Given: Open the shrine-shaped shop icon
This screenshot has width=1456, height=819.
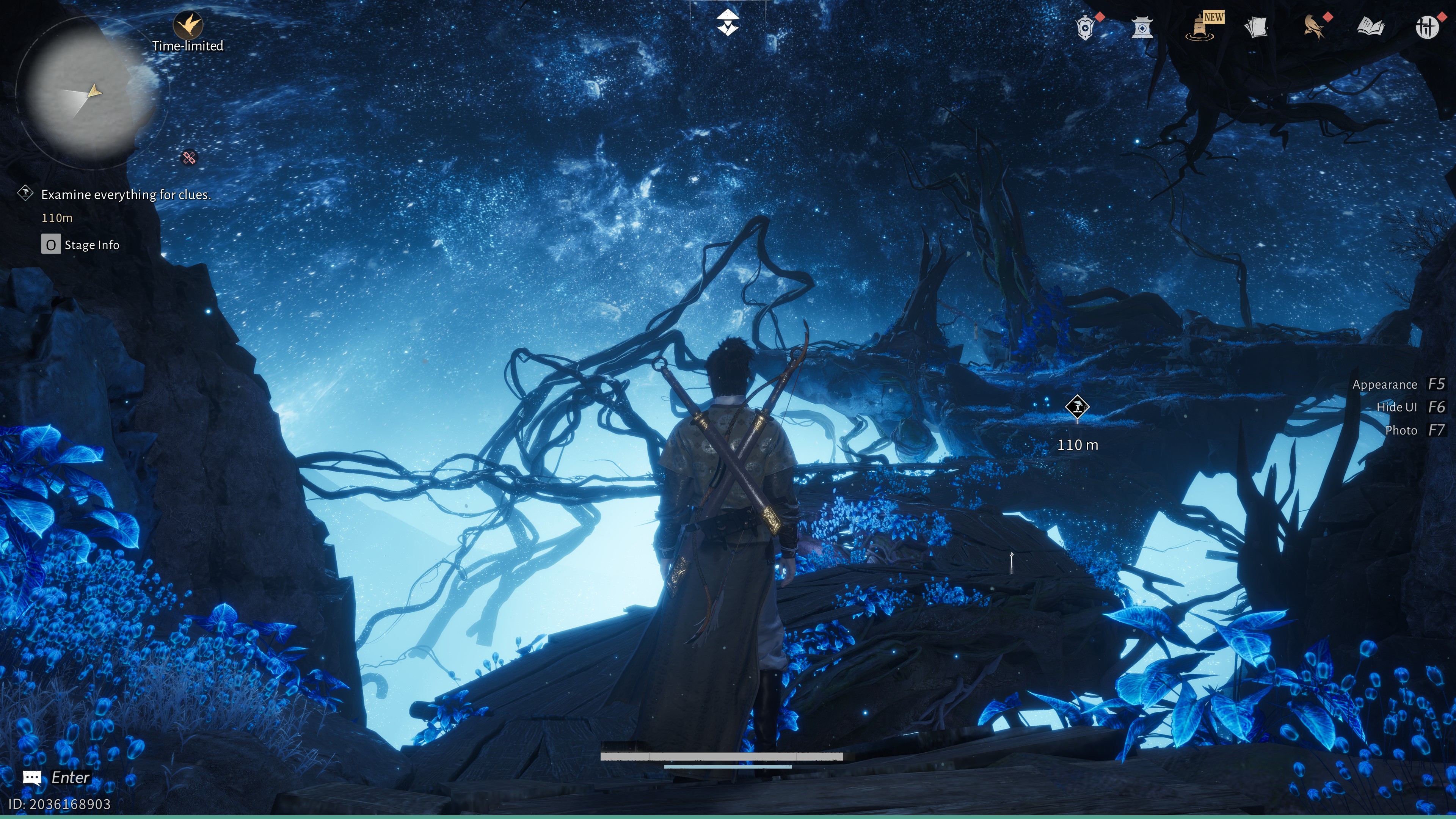Looking at the screenshot, I should click(1142, 27).
